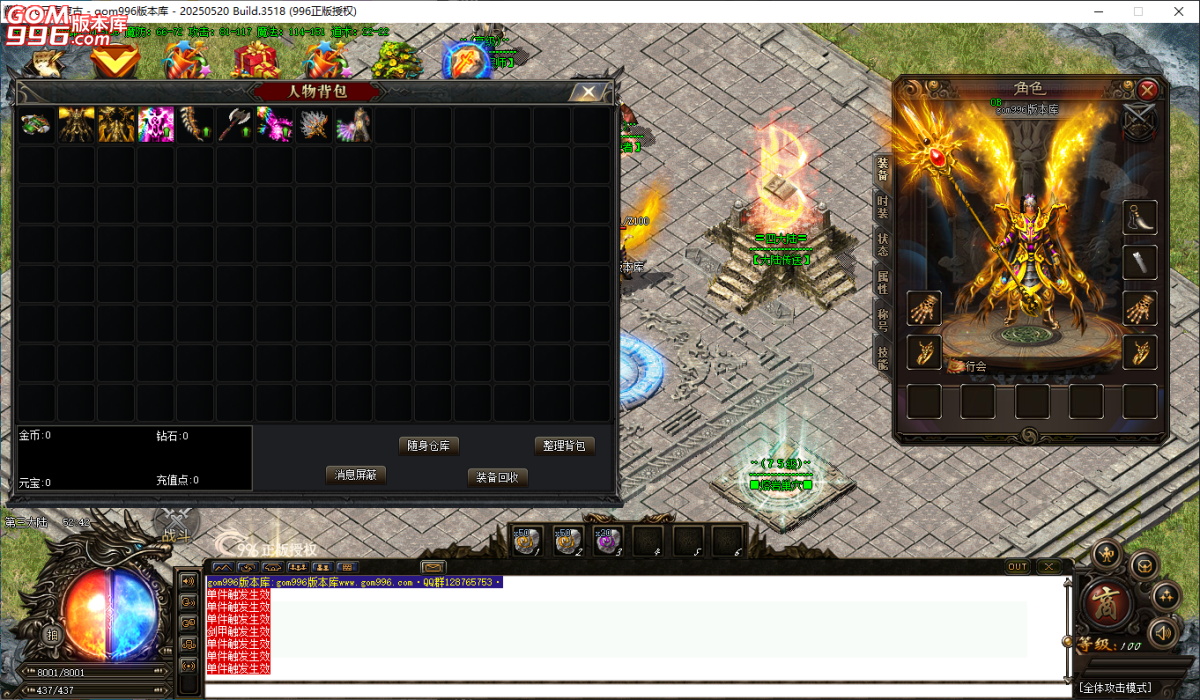Click the red gift box icon
Viewport: 1200px width, 700px height.
(256, 60)
